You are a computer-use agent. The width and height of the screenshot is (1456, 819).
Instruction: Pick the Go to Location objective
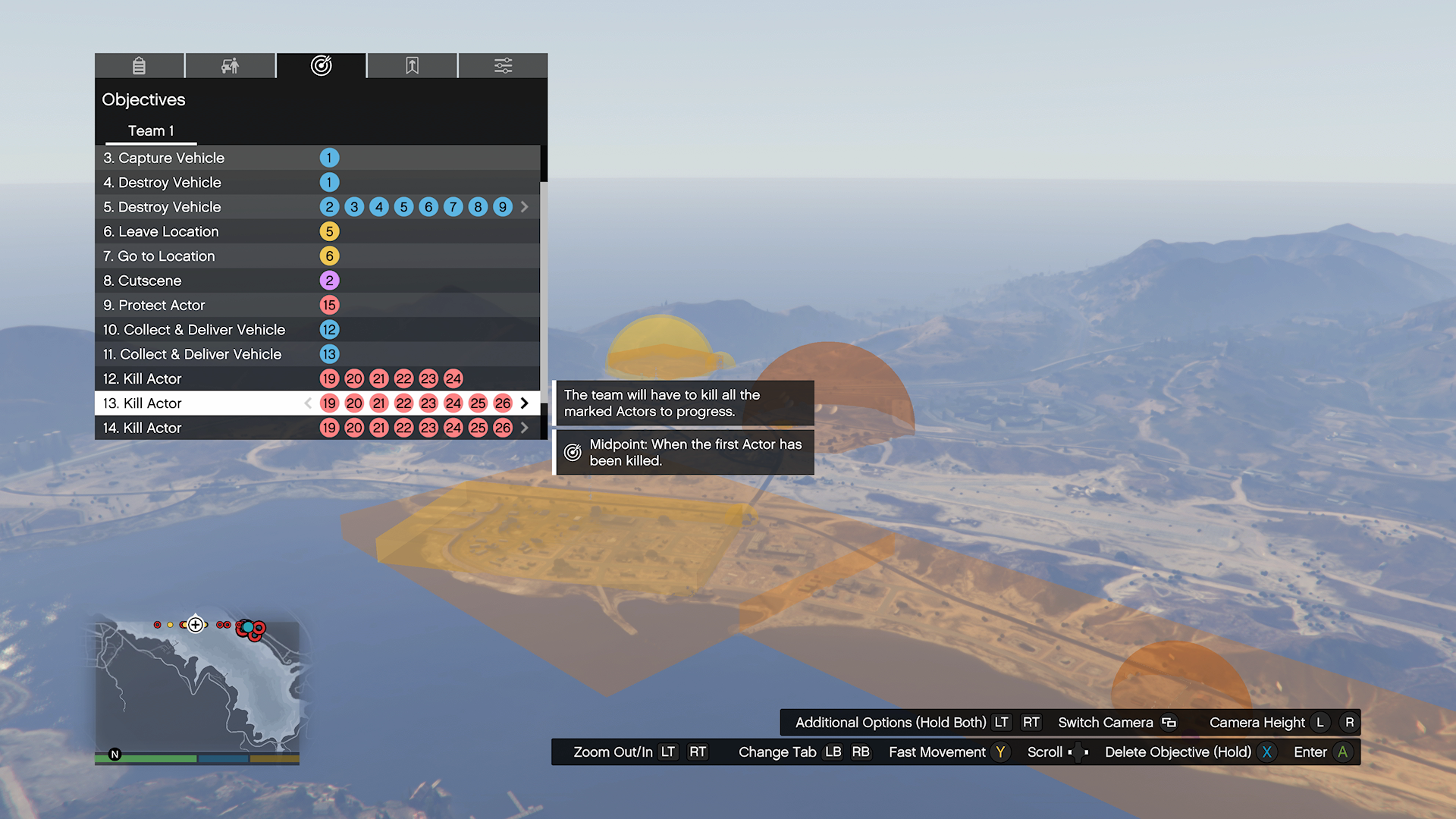pos(159,256)
